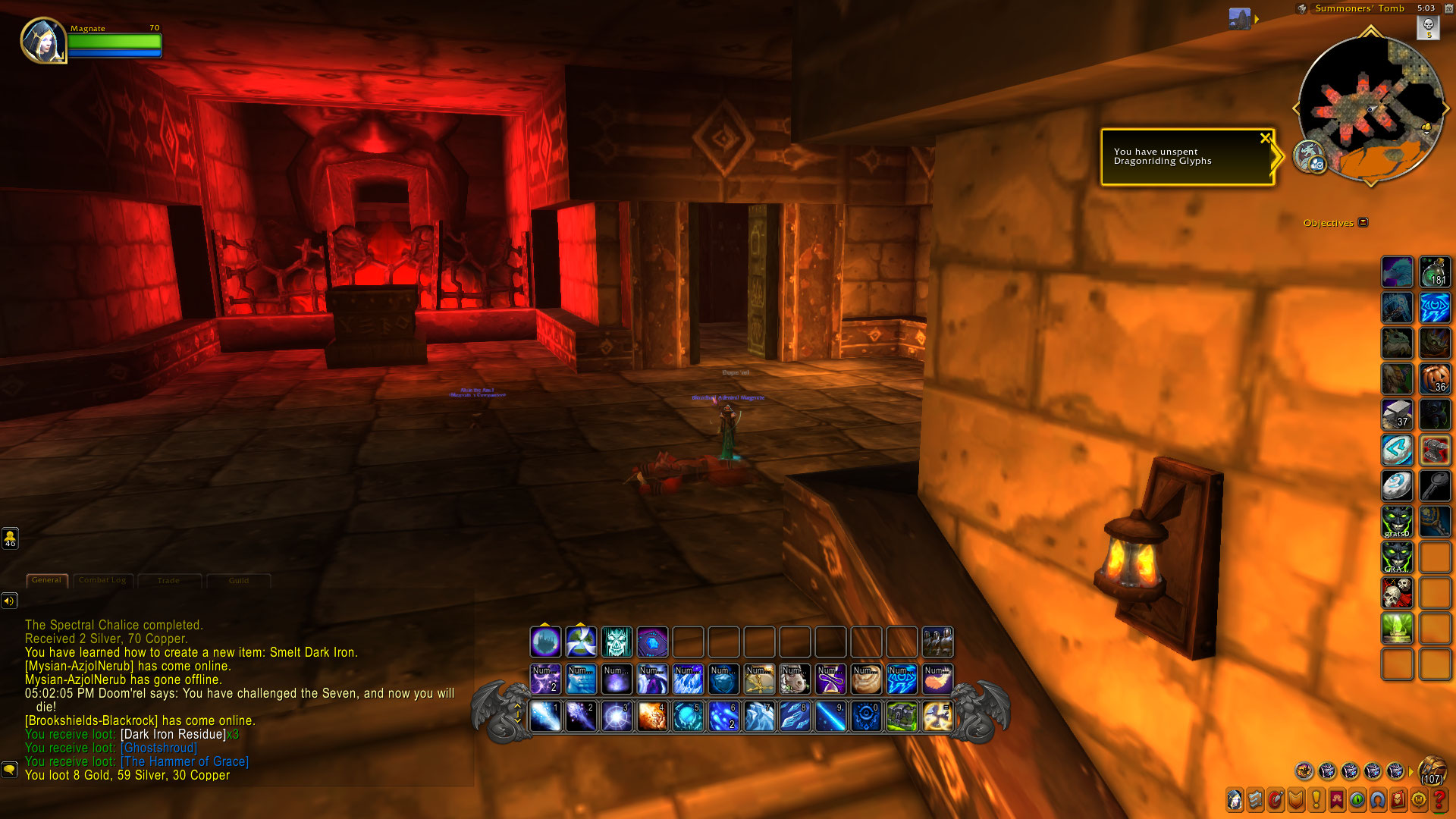Open the Trade chat tab
The width and height of the screenshot is (1456, 819).
tap(168, 580)
